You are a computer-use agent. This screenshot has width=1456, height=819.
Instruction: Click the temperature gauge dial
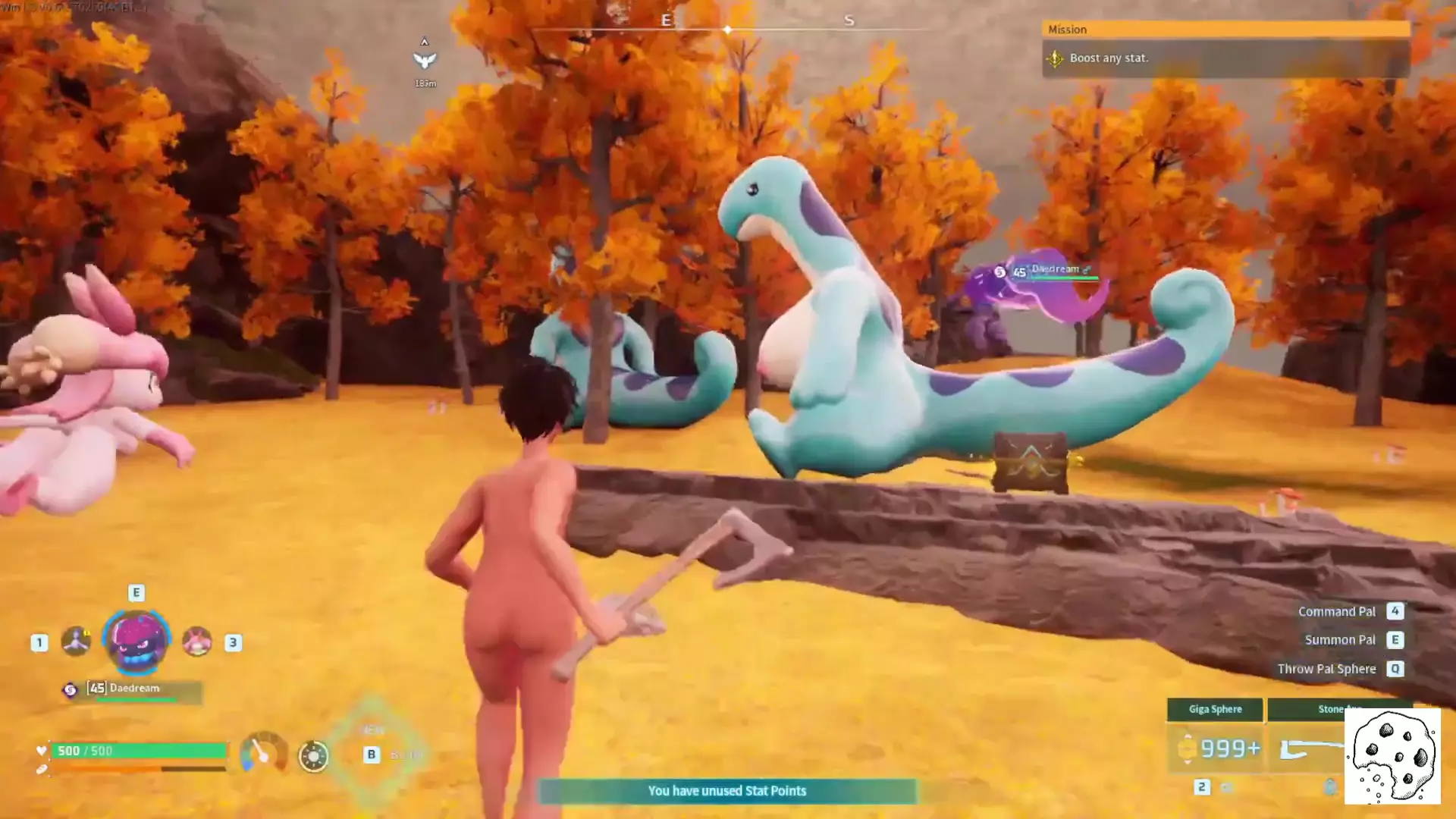262,753
